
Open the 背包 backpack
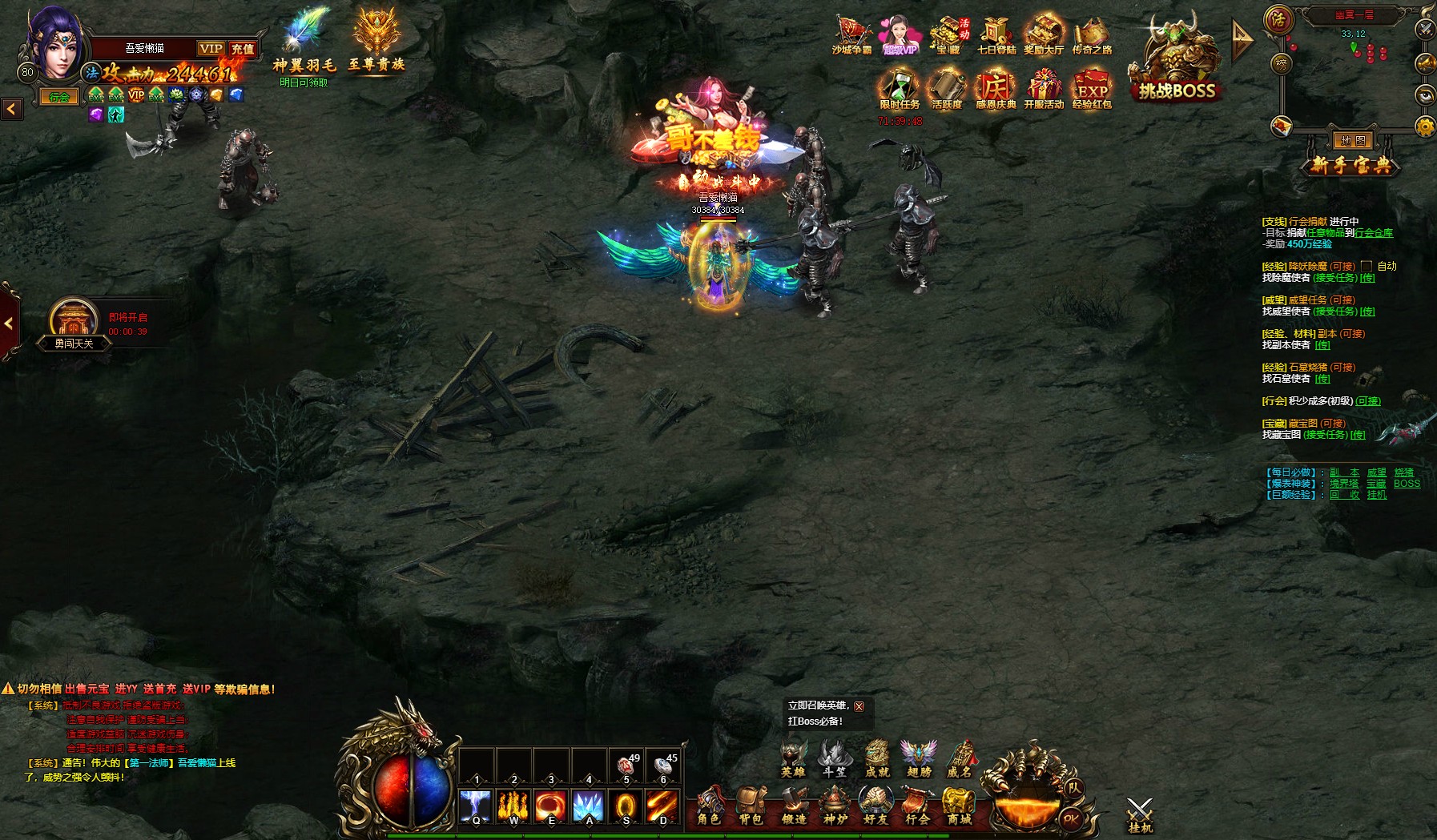coord(751,804)
